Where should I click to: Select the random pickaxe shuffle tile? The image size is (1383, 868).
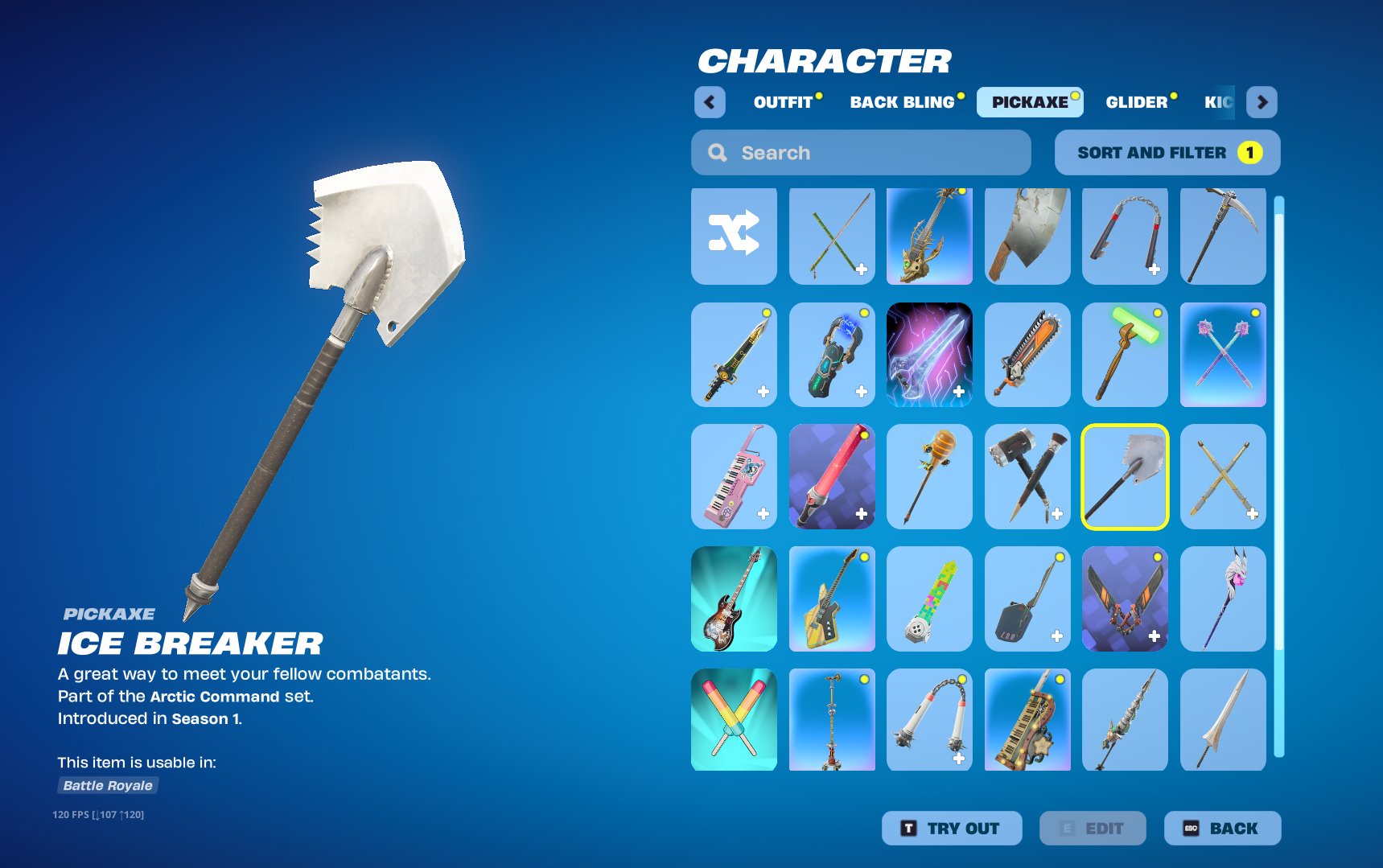733,236
